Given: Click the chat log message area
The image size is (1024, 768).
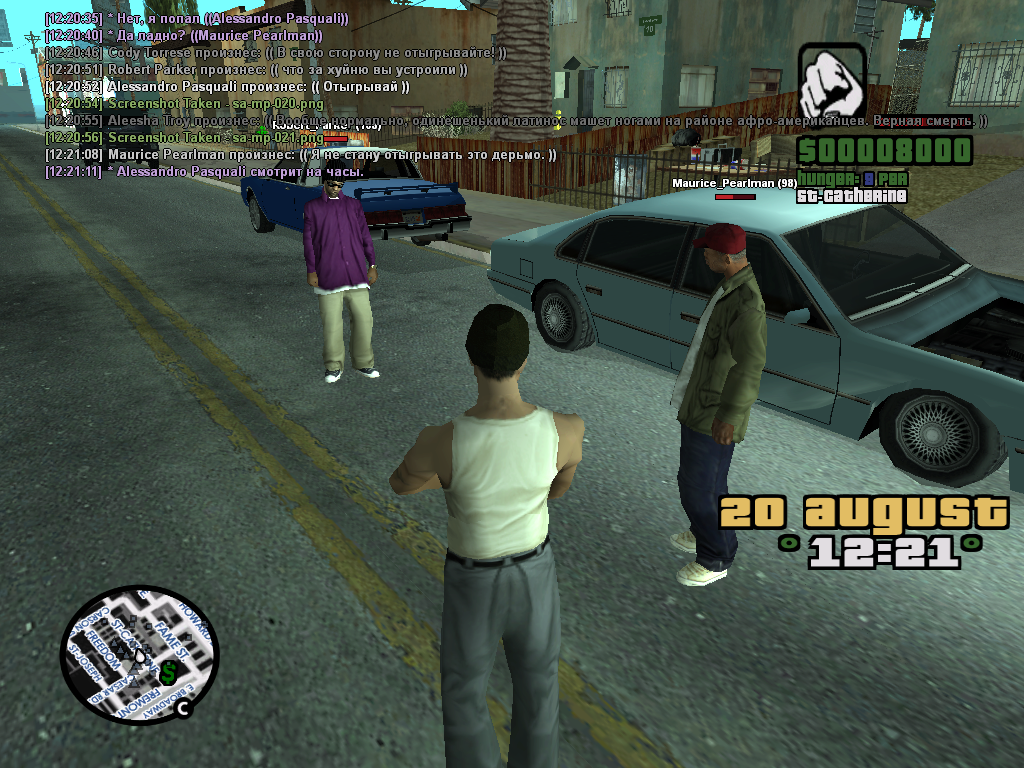Looking at the screenshot, I should click(x=300, y=95).
